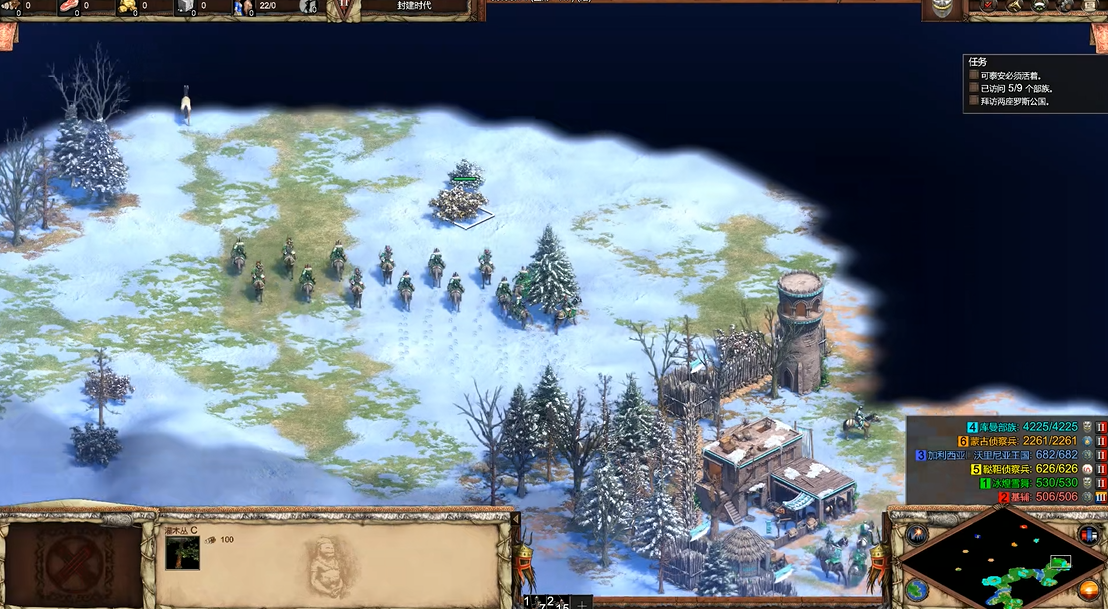Viewport: 1108px width, 609px height.
Task: Toggle the Rus principalities objective checkbox
Action: click(x=974, y=101)
